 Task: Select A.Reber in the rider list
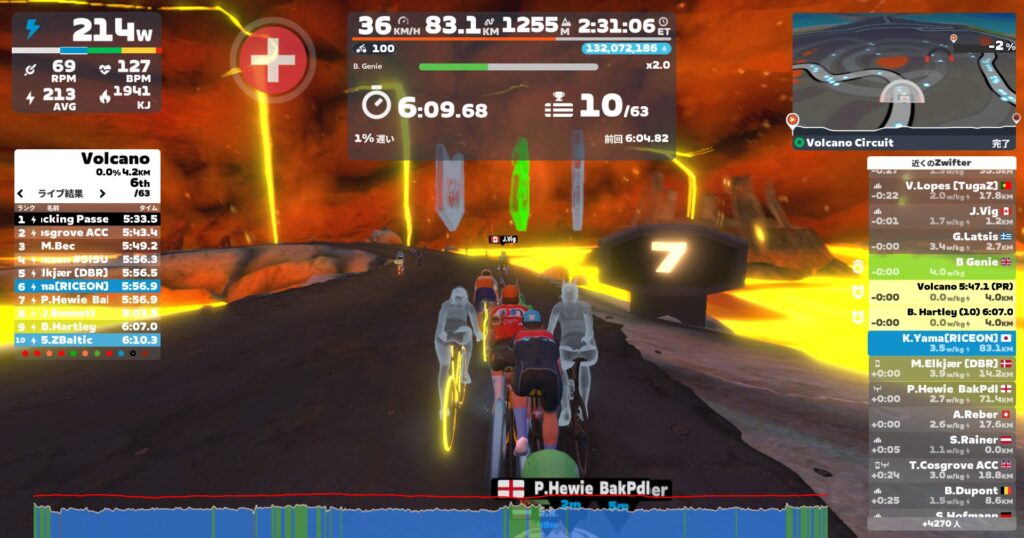(x=941, y=419)
